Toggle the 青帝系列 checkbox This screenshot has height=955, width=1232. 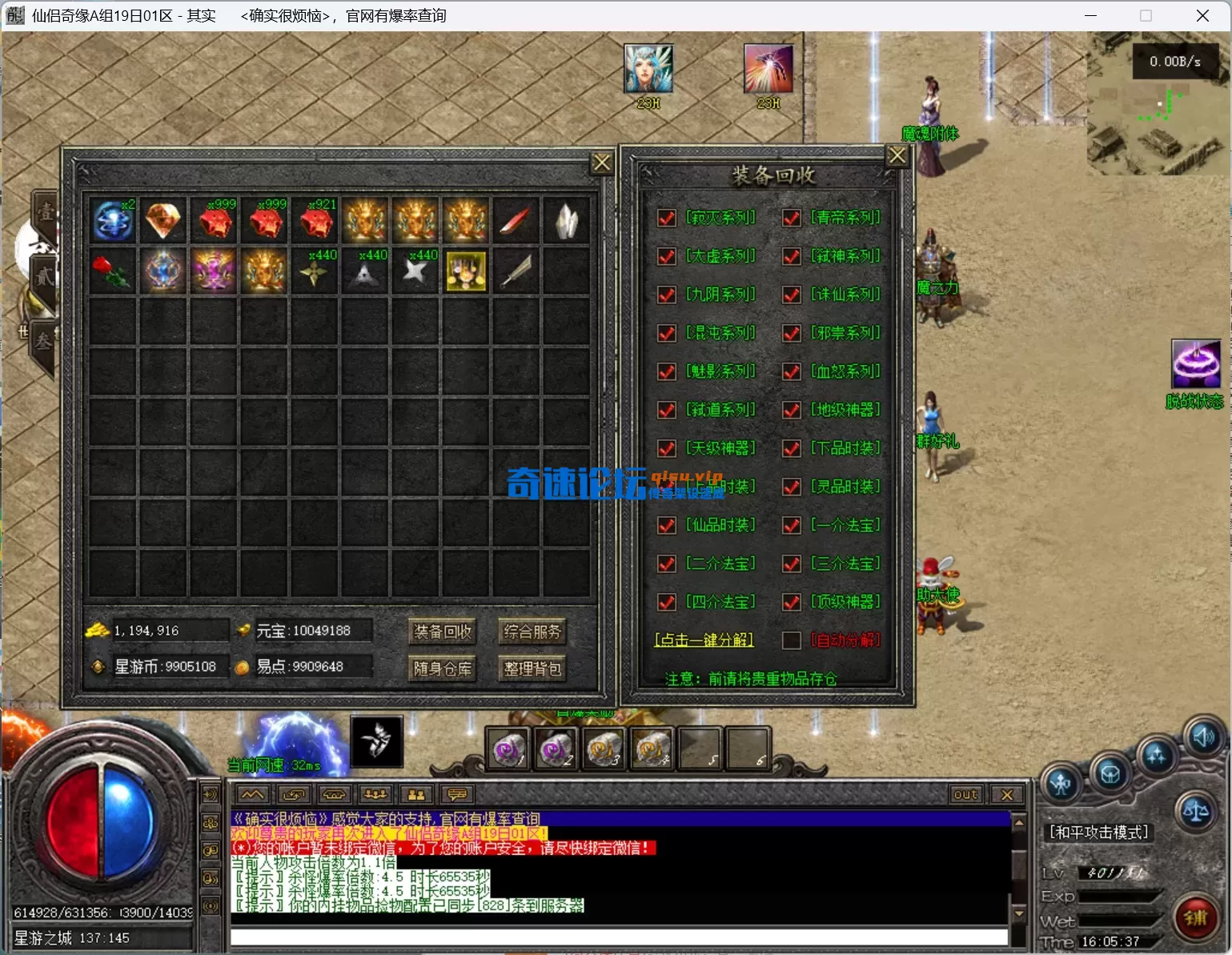coord(792,218)
